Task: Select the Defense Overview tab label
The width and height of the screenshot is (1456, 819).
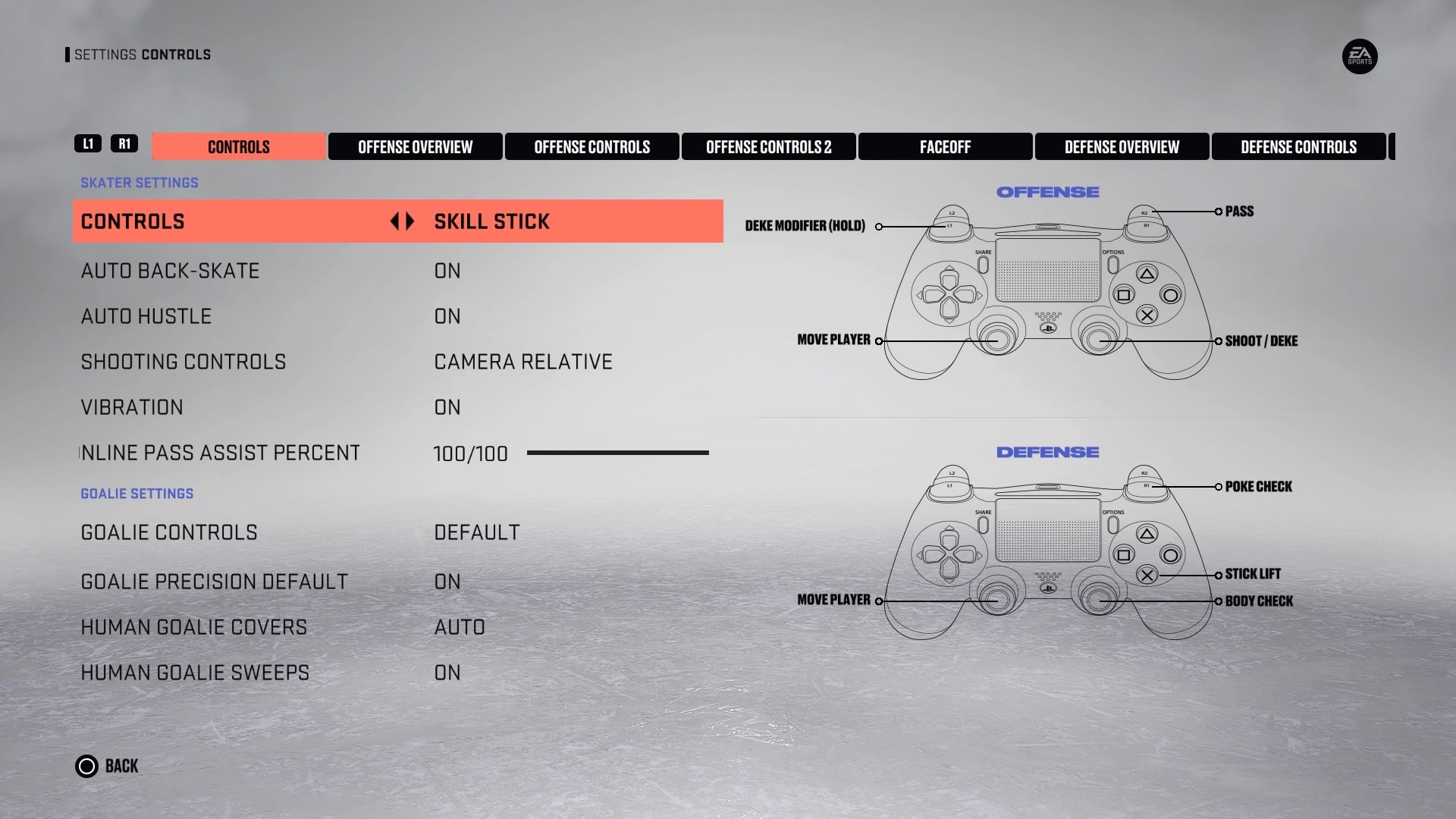Action: (1122, 146)
